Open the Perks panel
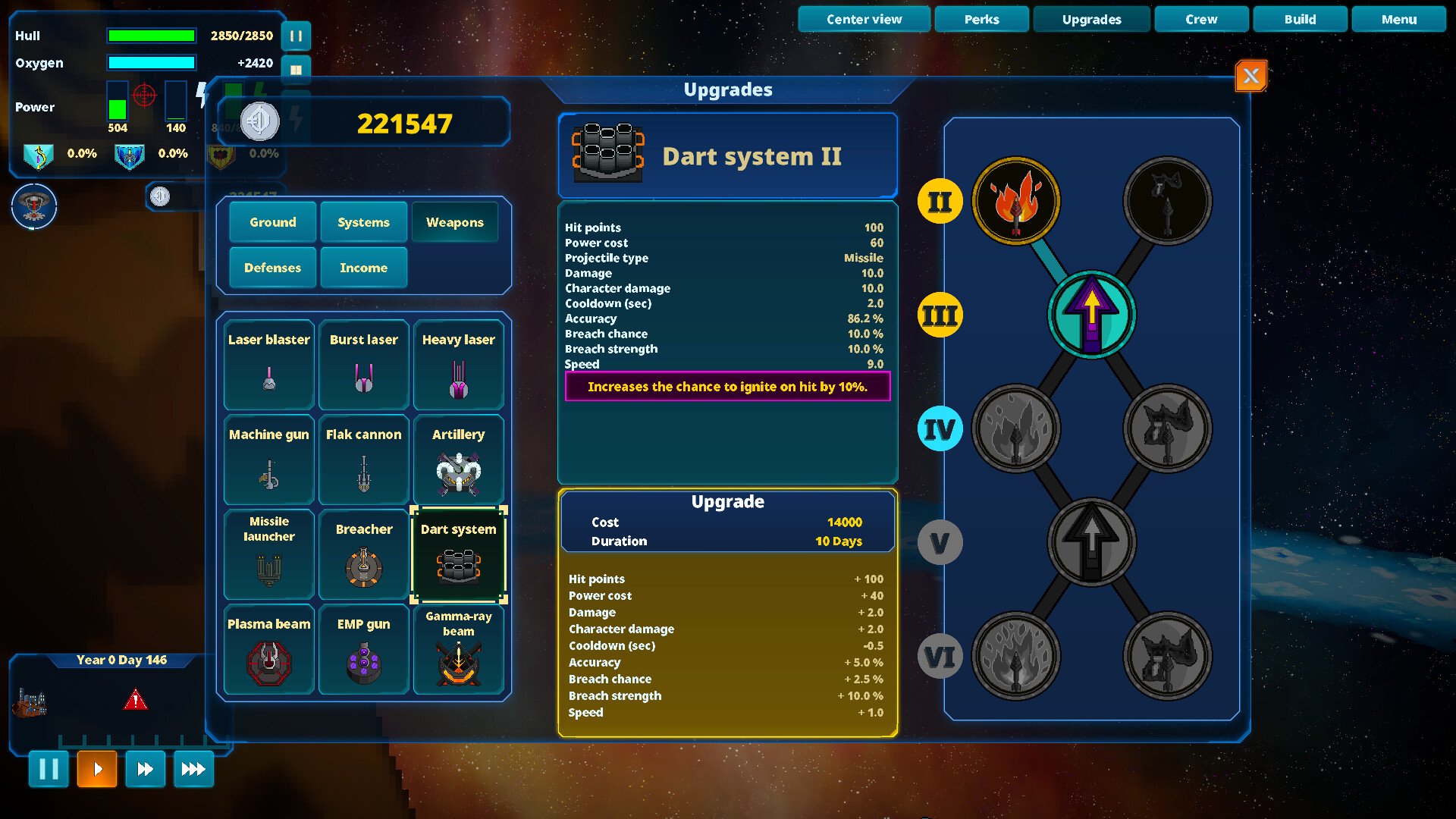 click(x=981, y=19)
